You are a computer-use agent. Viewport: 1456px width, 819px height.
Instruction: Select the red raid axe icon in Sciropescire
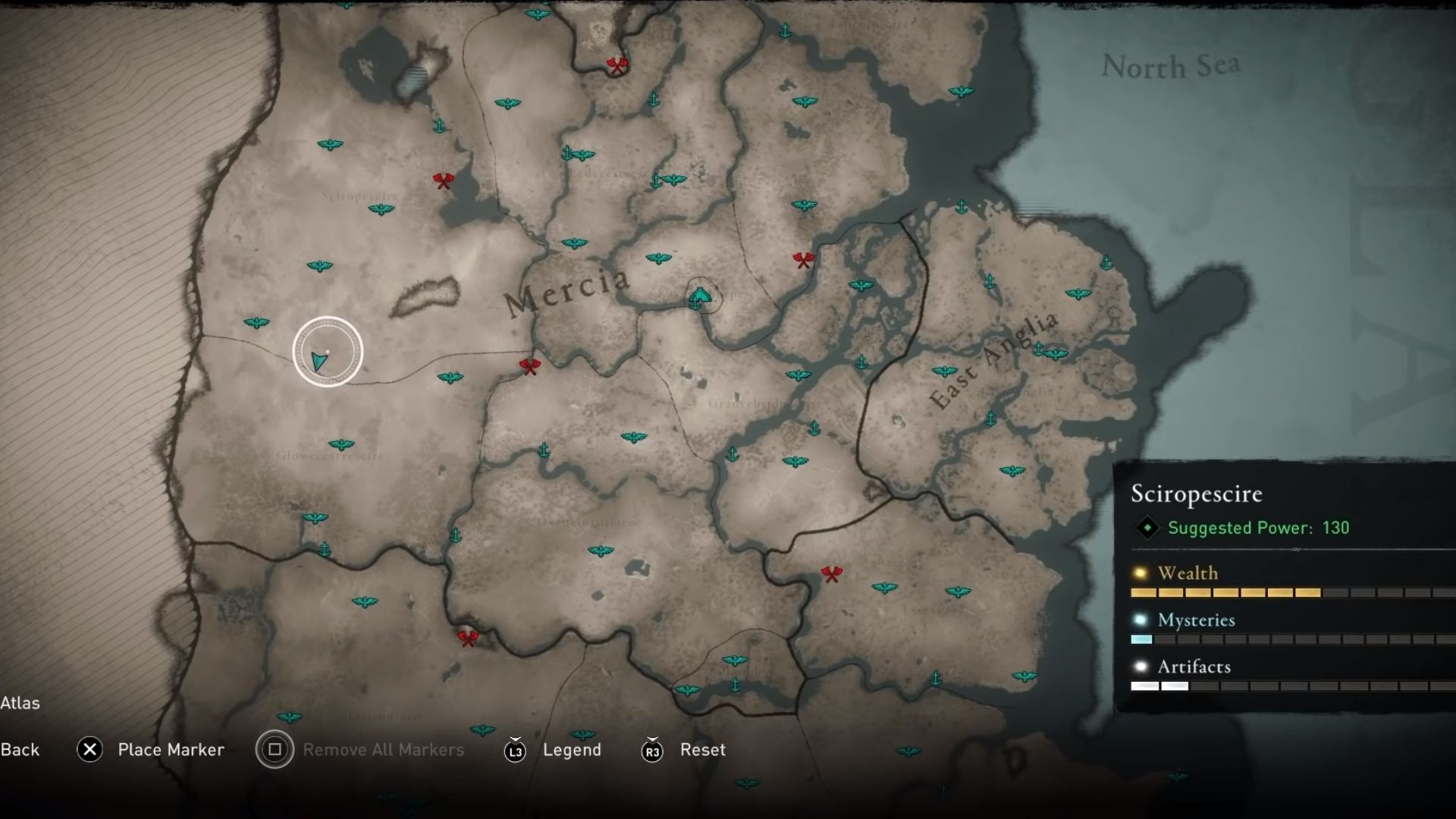[442, 180]
